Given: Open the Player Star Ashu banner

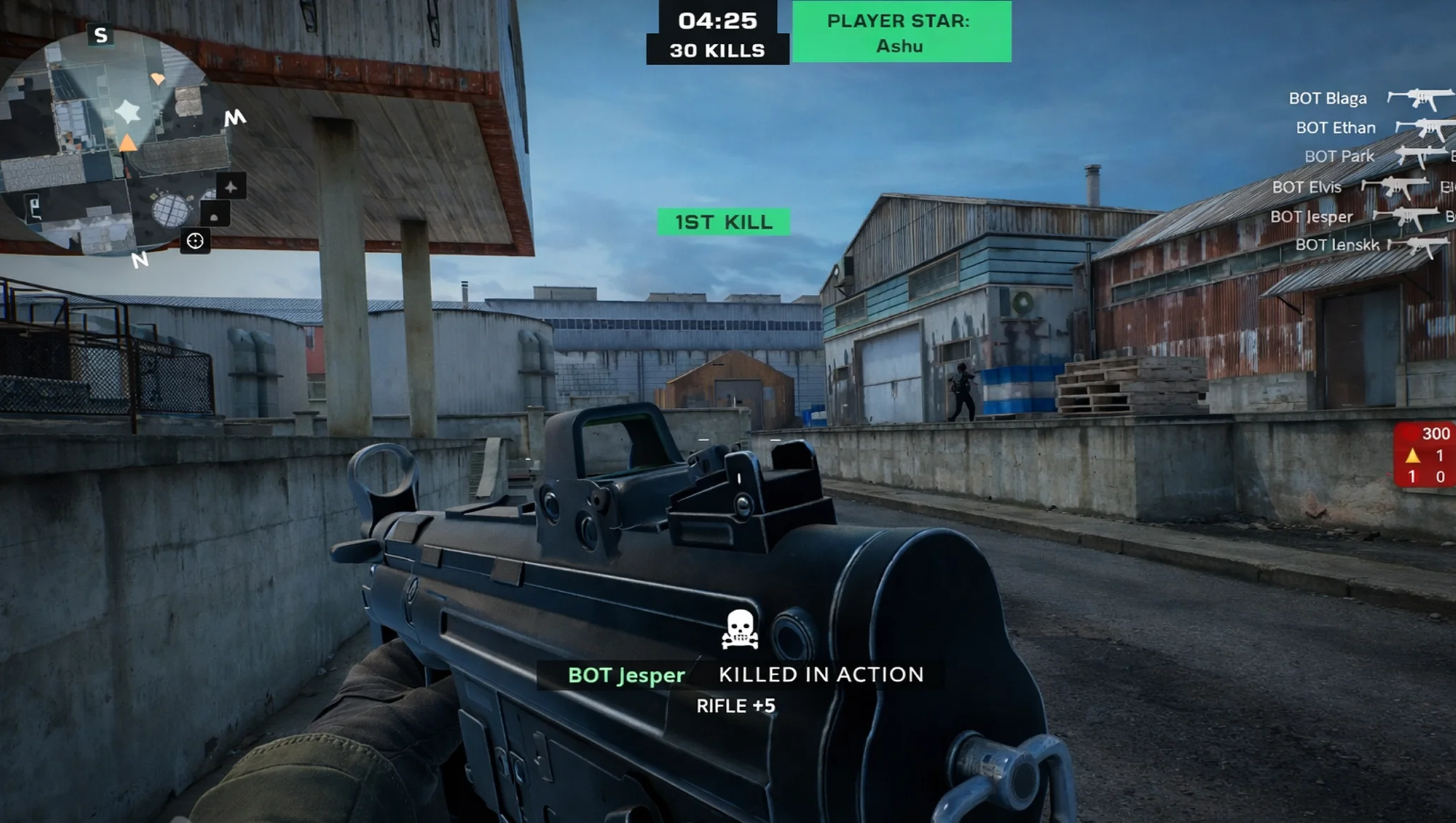Looking at the screenshot, I should tap(901, 33).
